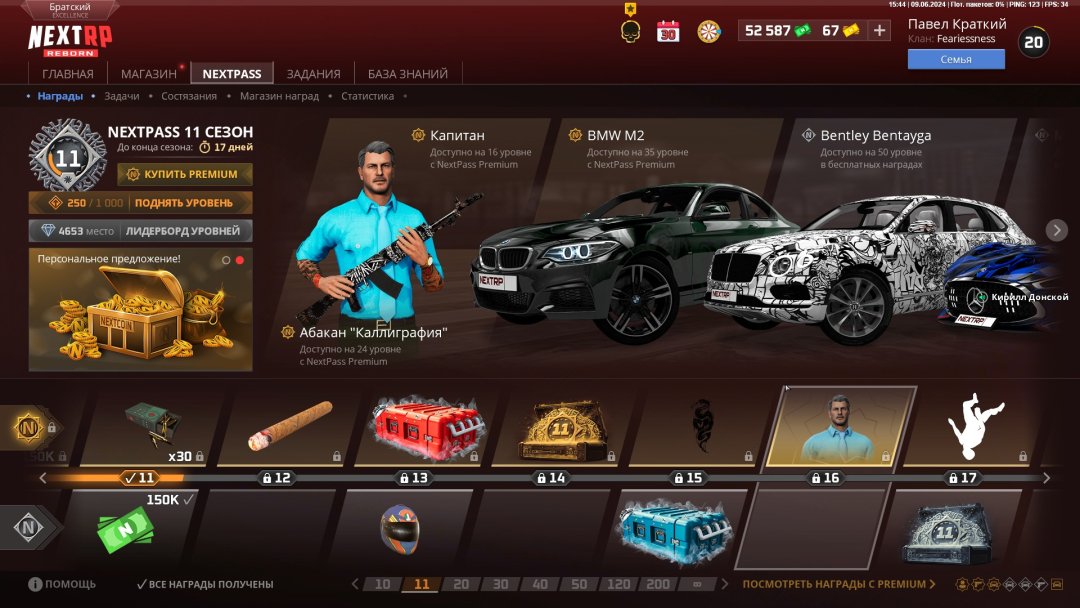Select the Задачи sub-tab
The width and height of the screenshot is (1080, 608).
point(122,96)
